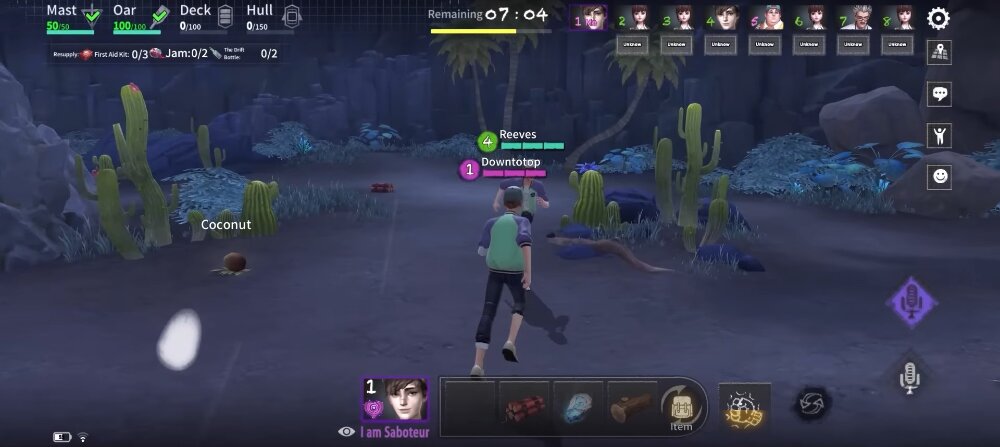This screenshot has width=1000, height=447.
Task: Open the chat speech bubble button
Action: 939,94
